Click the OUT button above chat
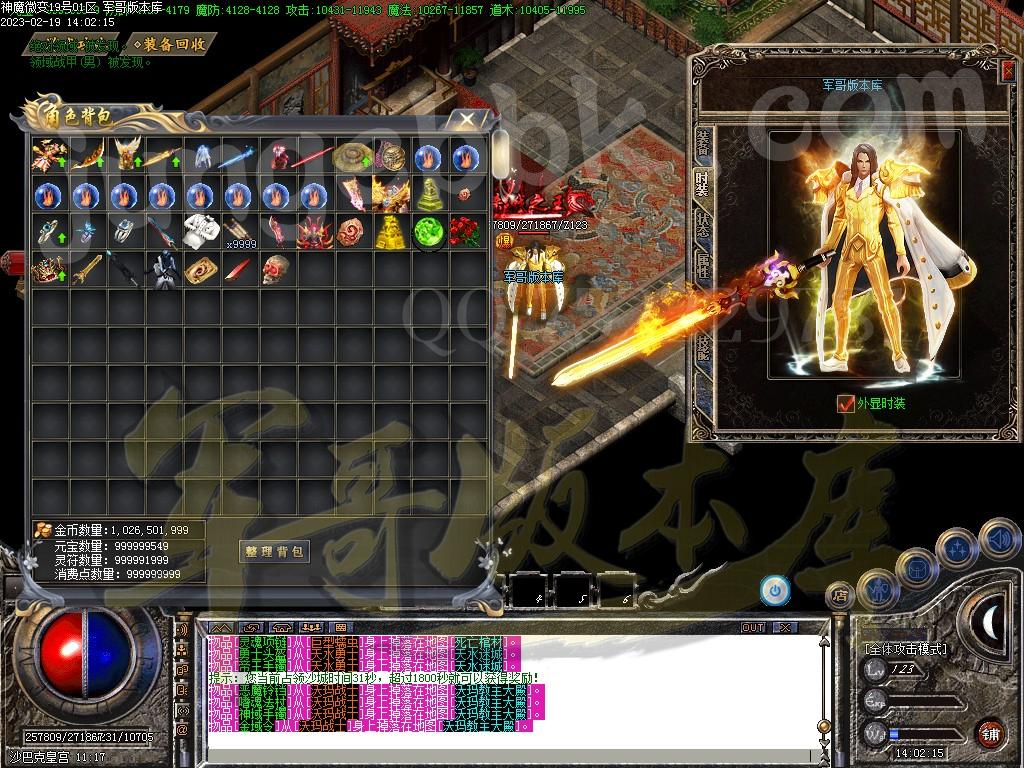This screenshot has width=1024, height=768. 752,627
